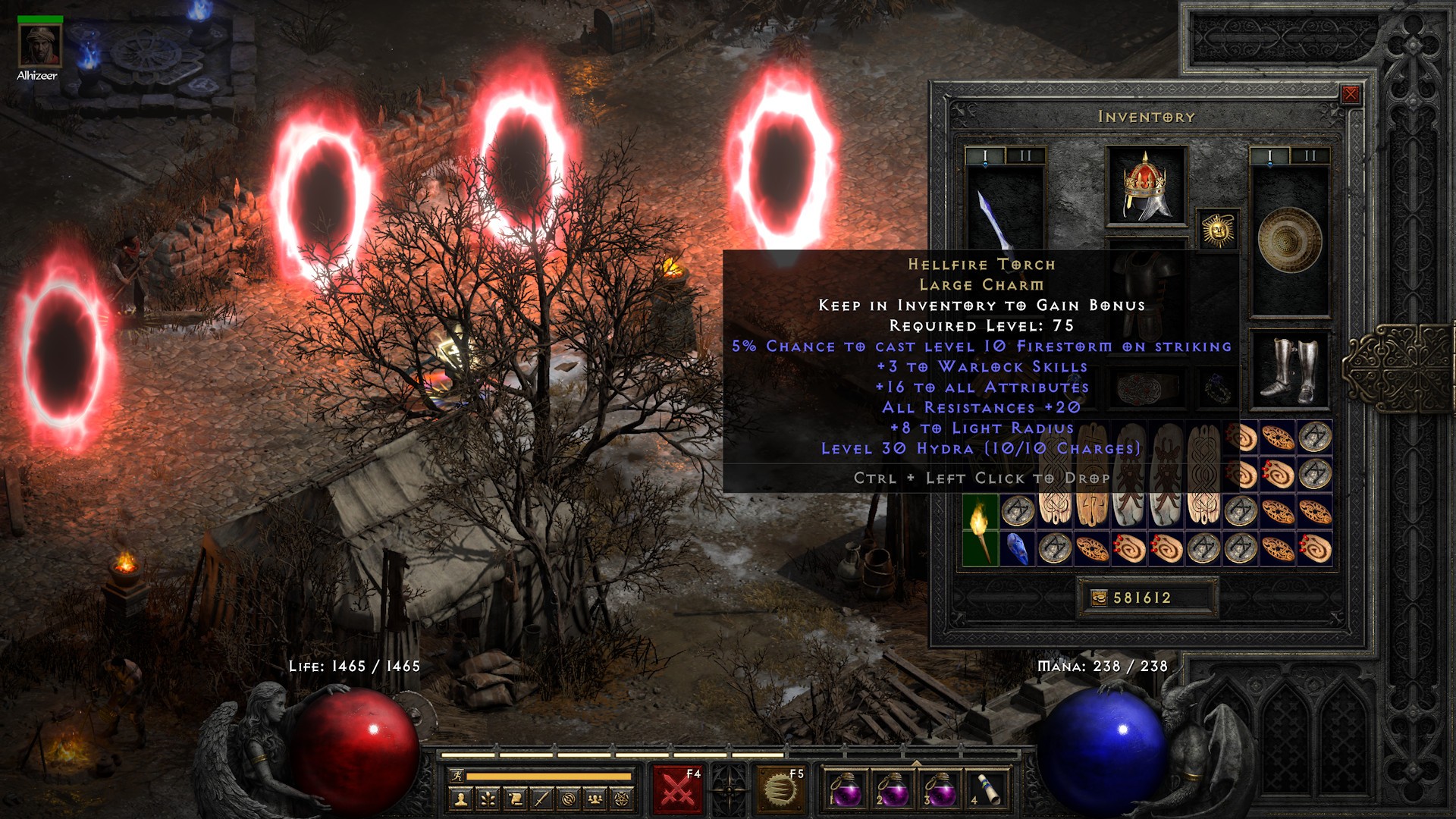
Task: Select the blue gem in inventory
Action: [x=1017, y=548]
